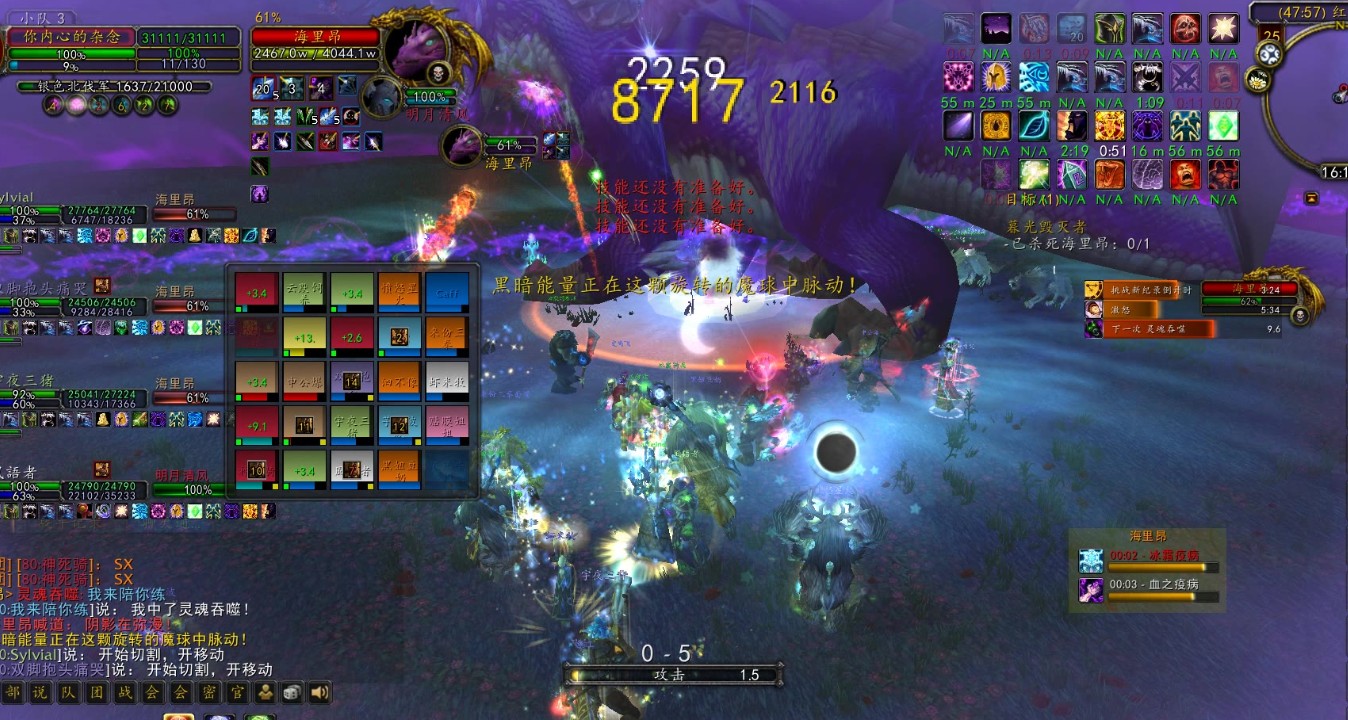Click the green diamond gem buff icon
The height and width of the screenshot is (720, 1348).
point(1223,126)
